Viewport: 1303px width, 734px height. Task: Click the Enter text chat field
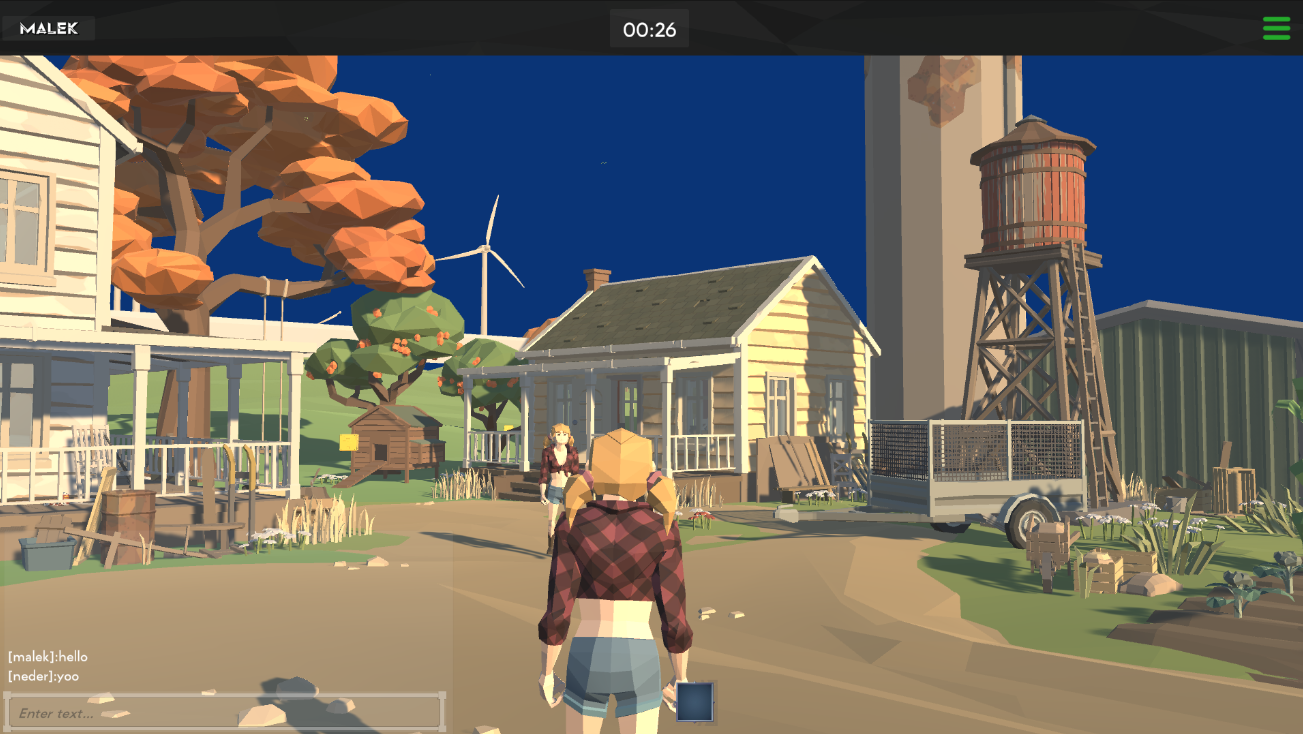(x=224, y=712)
